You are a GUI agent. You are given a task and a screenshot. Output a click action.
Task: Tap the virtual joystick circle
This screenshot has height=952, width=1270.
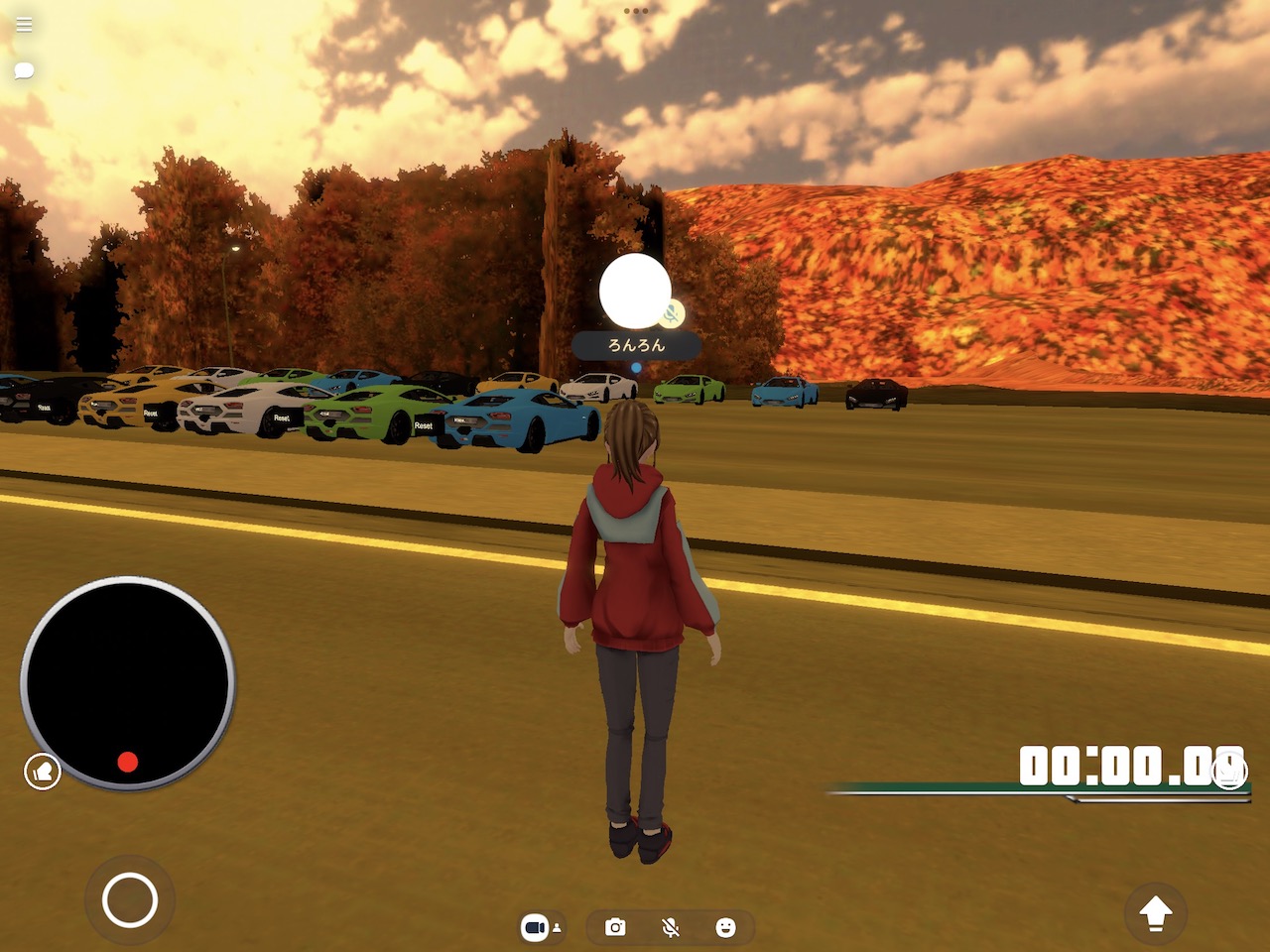tap(130, 899)
